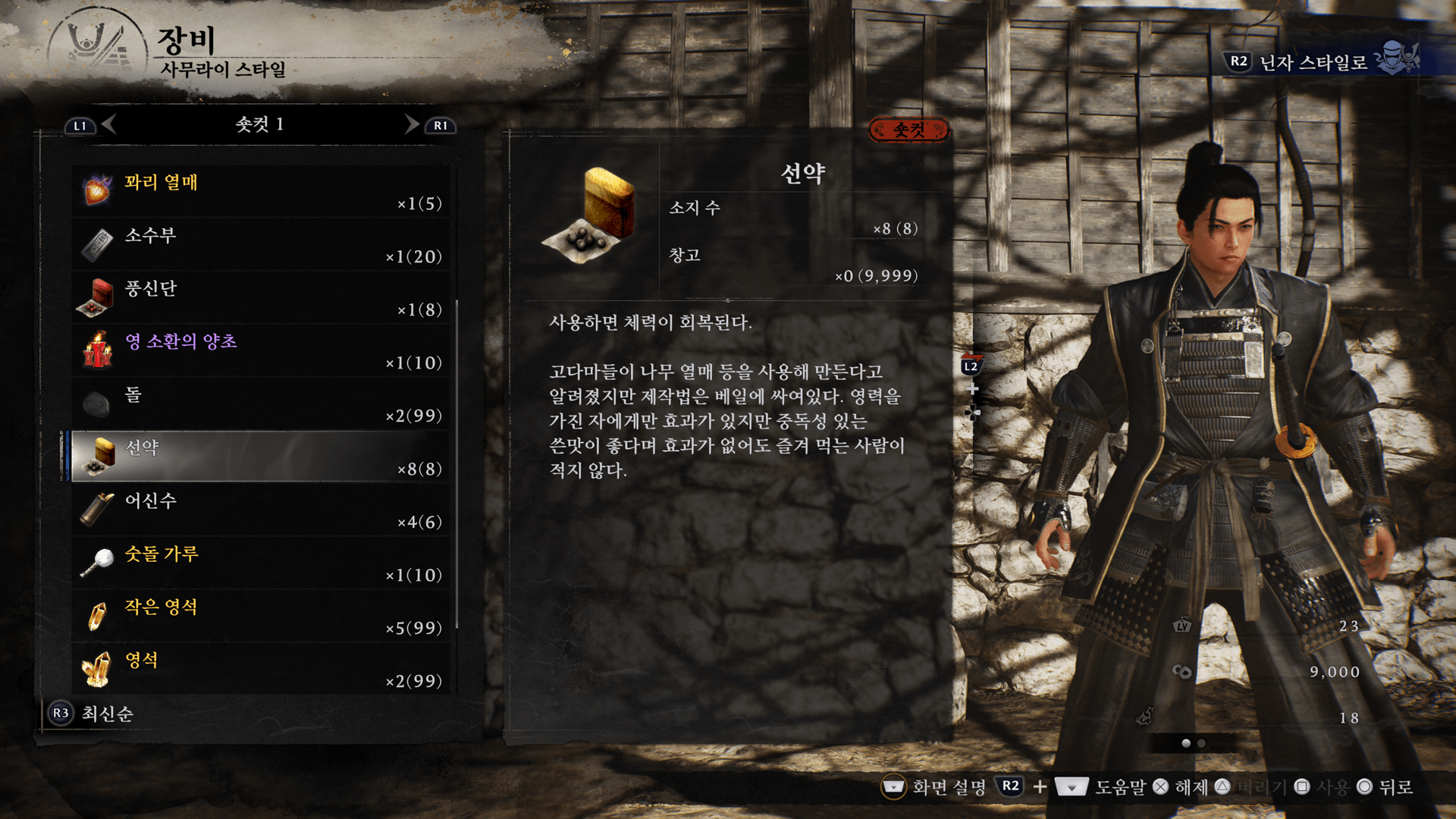
Task: Choose the highlighted 선약 item row
Action: coord(261,457)
